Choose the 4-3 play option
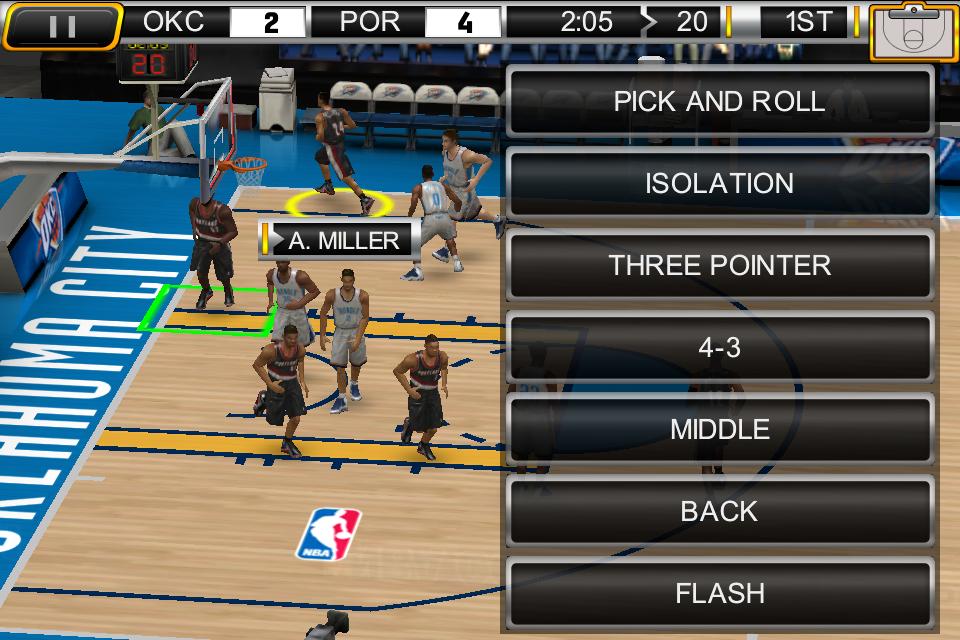Viewport: 960px width, 640px height. pyautogui.click(x=719, y=348)
